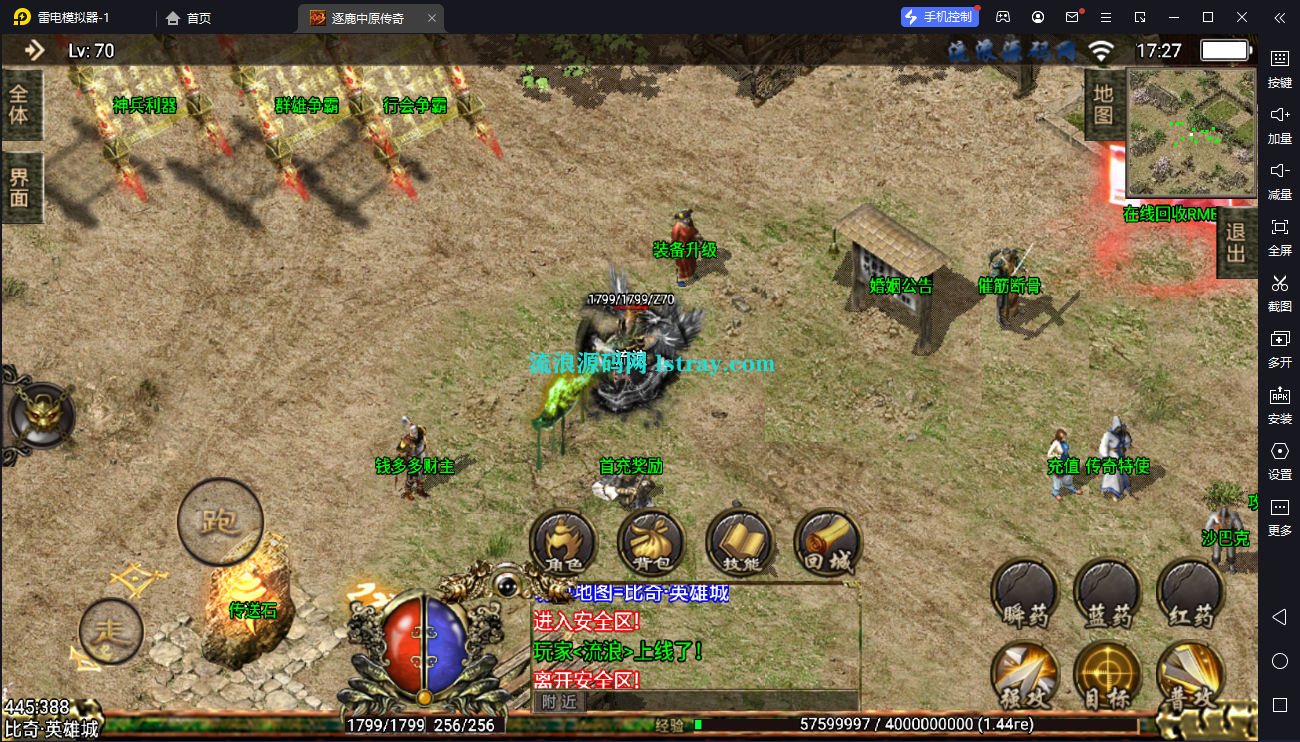Take a 截图 screenshot in the emulator sidebar
The height and width of the screenshot is (742, 1300).
point(1279,290)
